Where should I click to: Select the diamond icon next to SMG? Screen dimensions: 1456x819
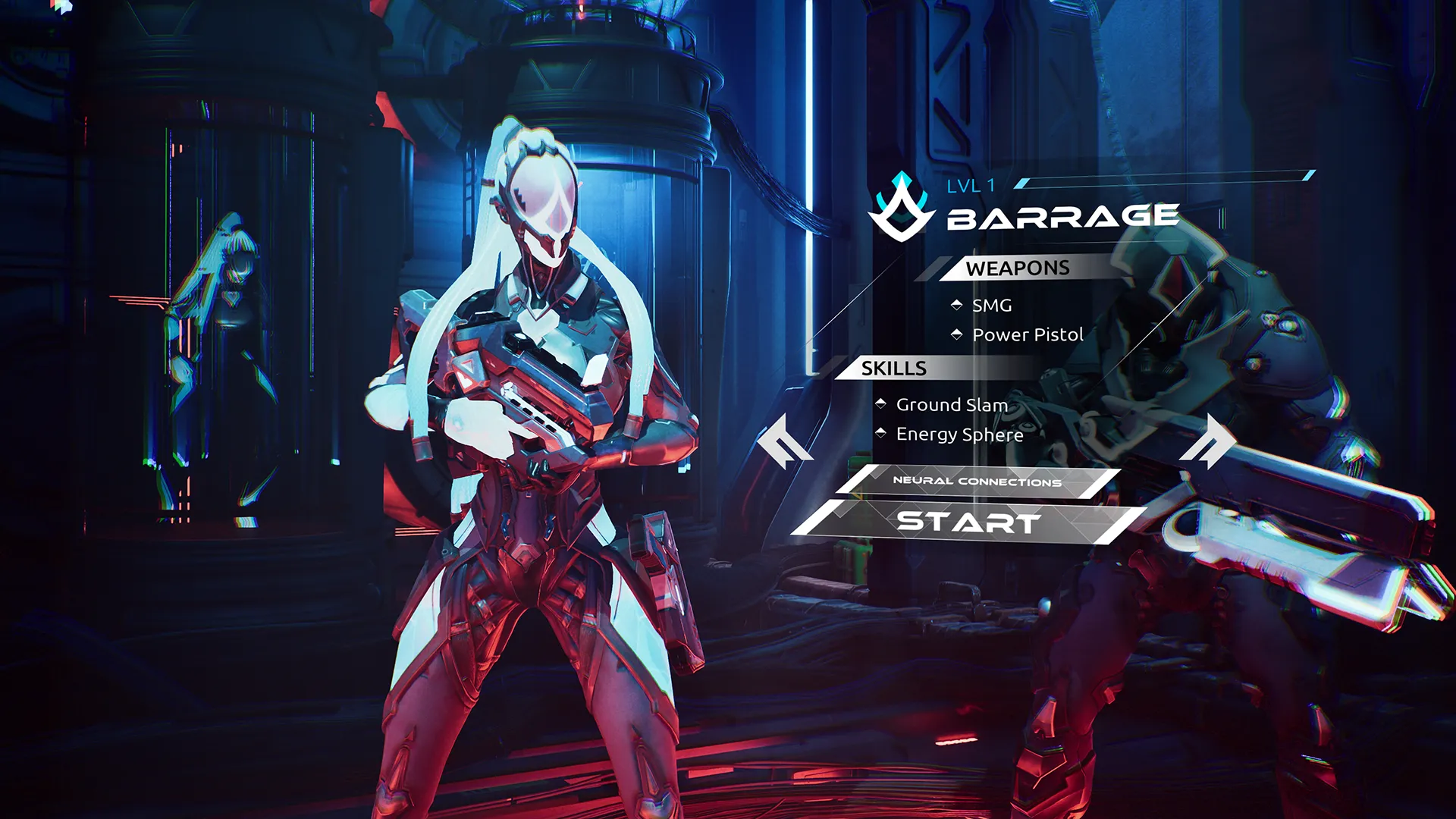956,306
